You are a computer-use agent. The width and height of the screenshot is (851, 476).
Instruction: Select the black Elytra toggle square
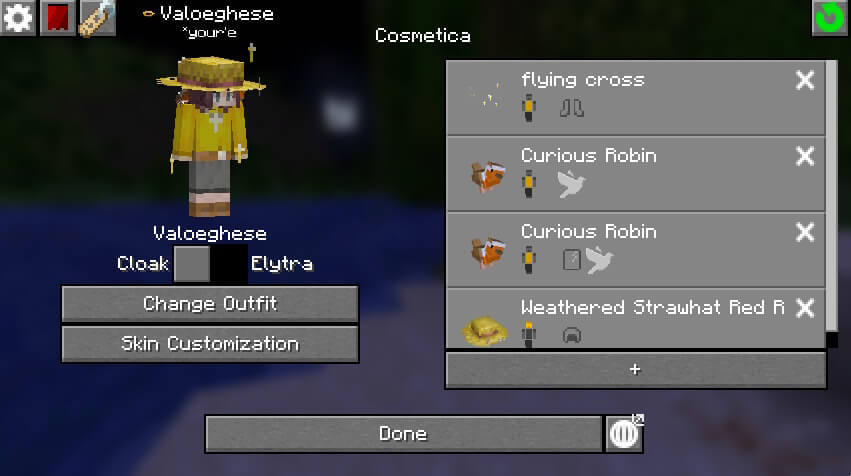pyautogui.click(x=229, y=265)
